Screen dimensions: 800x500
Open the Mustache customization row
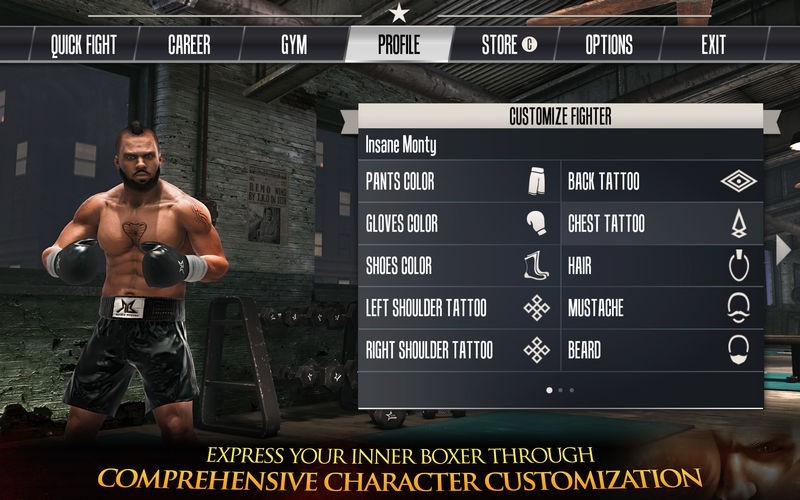pyautogui.click(x=661, y=308)
